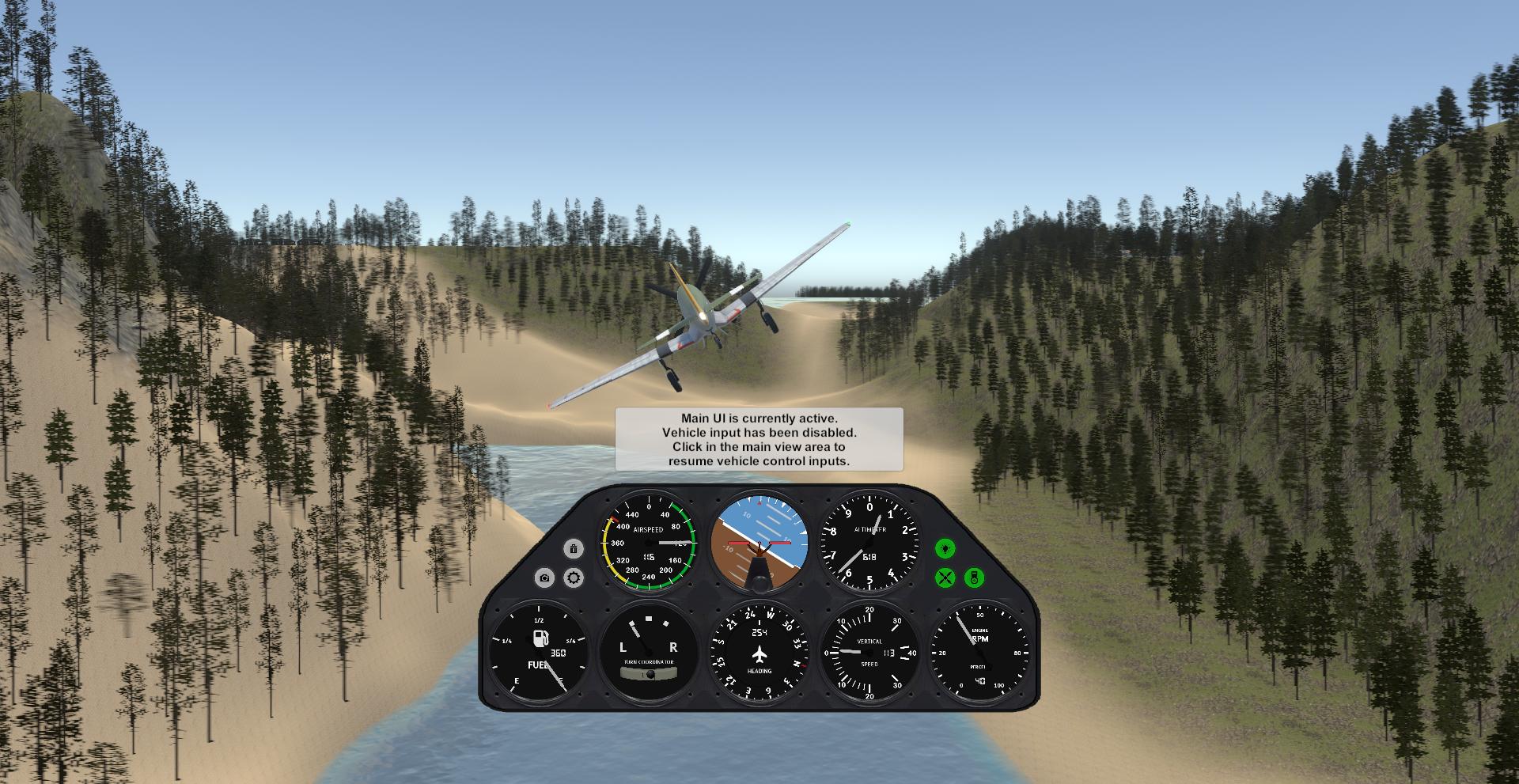Toggle the green light bulb indicator
The width and height of the screenshot is (1519, 784).
945,548
